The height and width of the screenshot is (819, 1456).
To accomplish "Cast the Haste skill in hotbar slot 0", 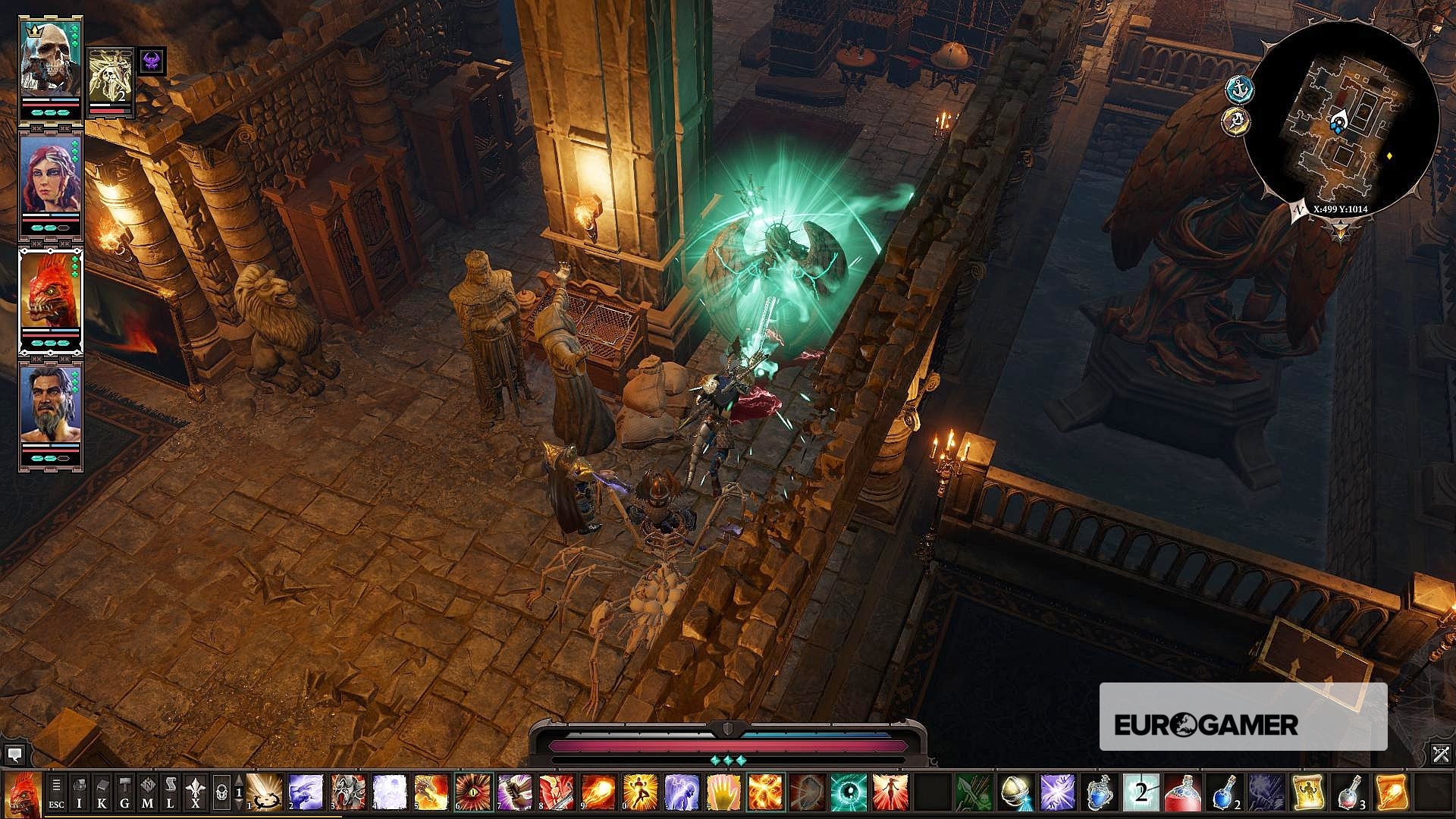I will click(639, 790).
